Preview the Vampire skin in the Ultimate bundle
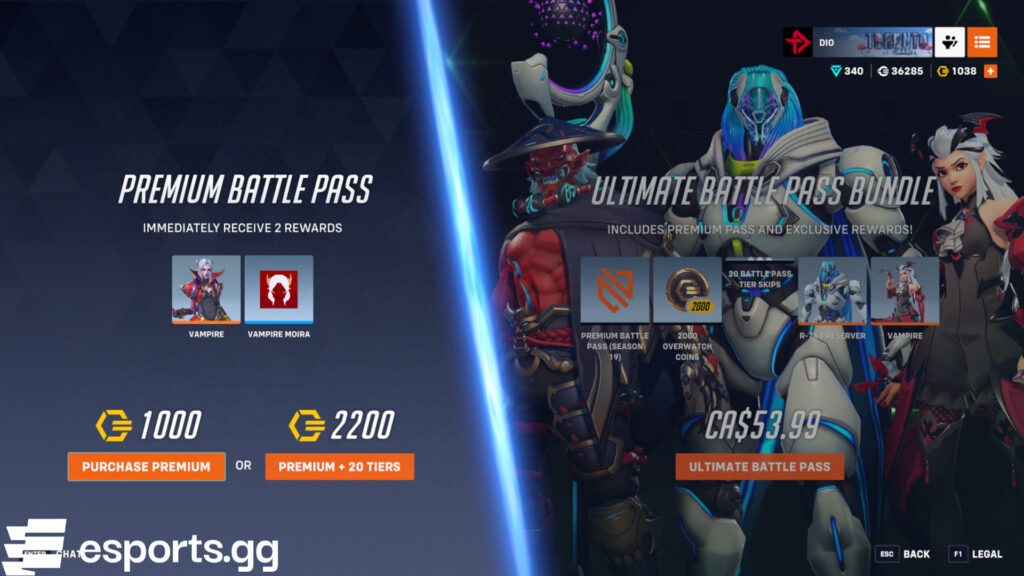 click(x=904, y=291)
